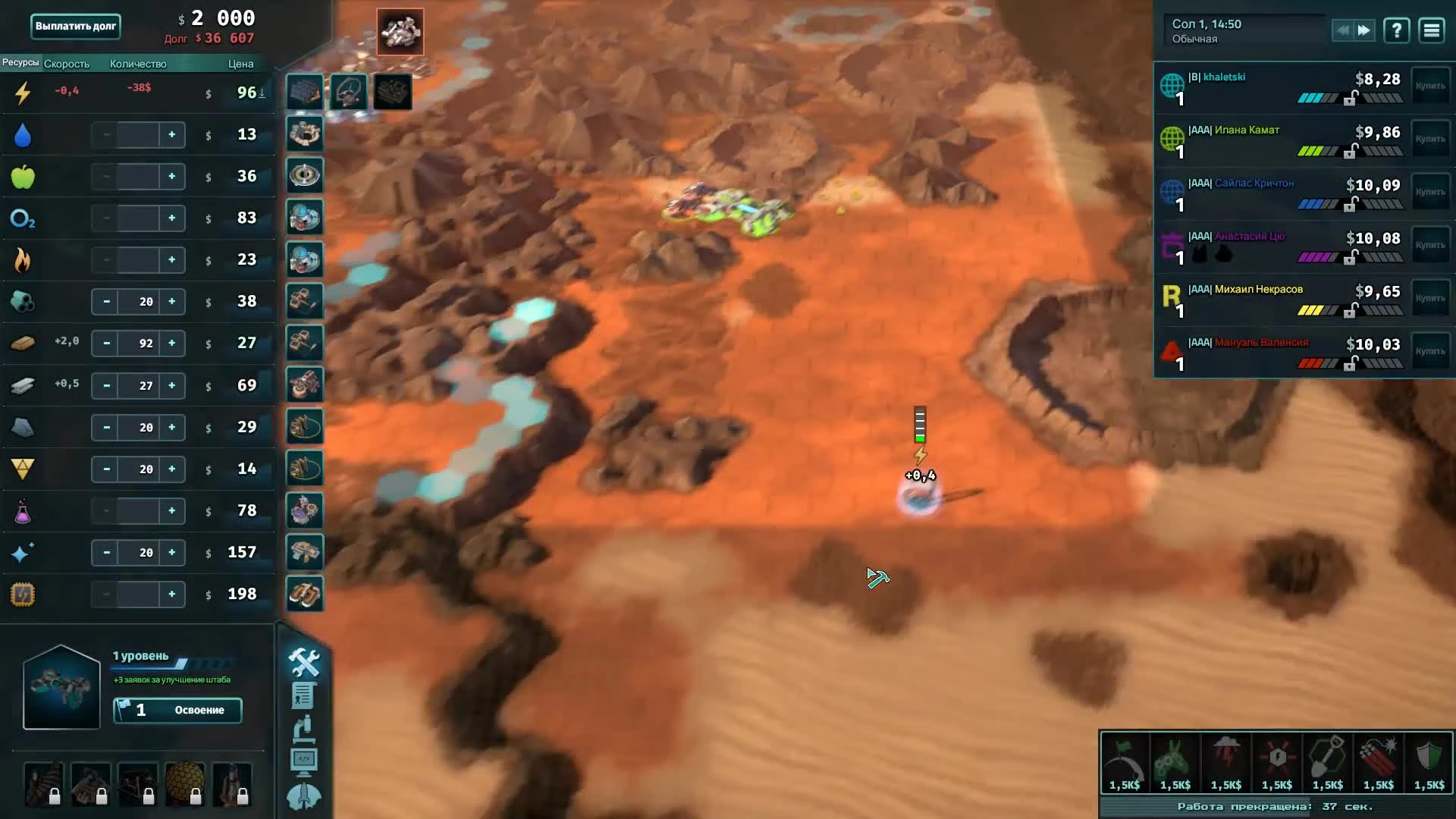Click the Освоение claim flag button

177,711
